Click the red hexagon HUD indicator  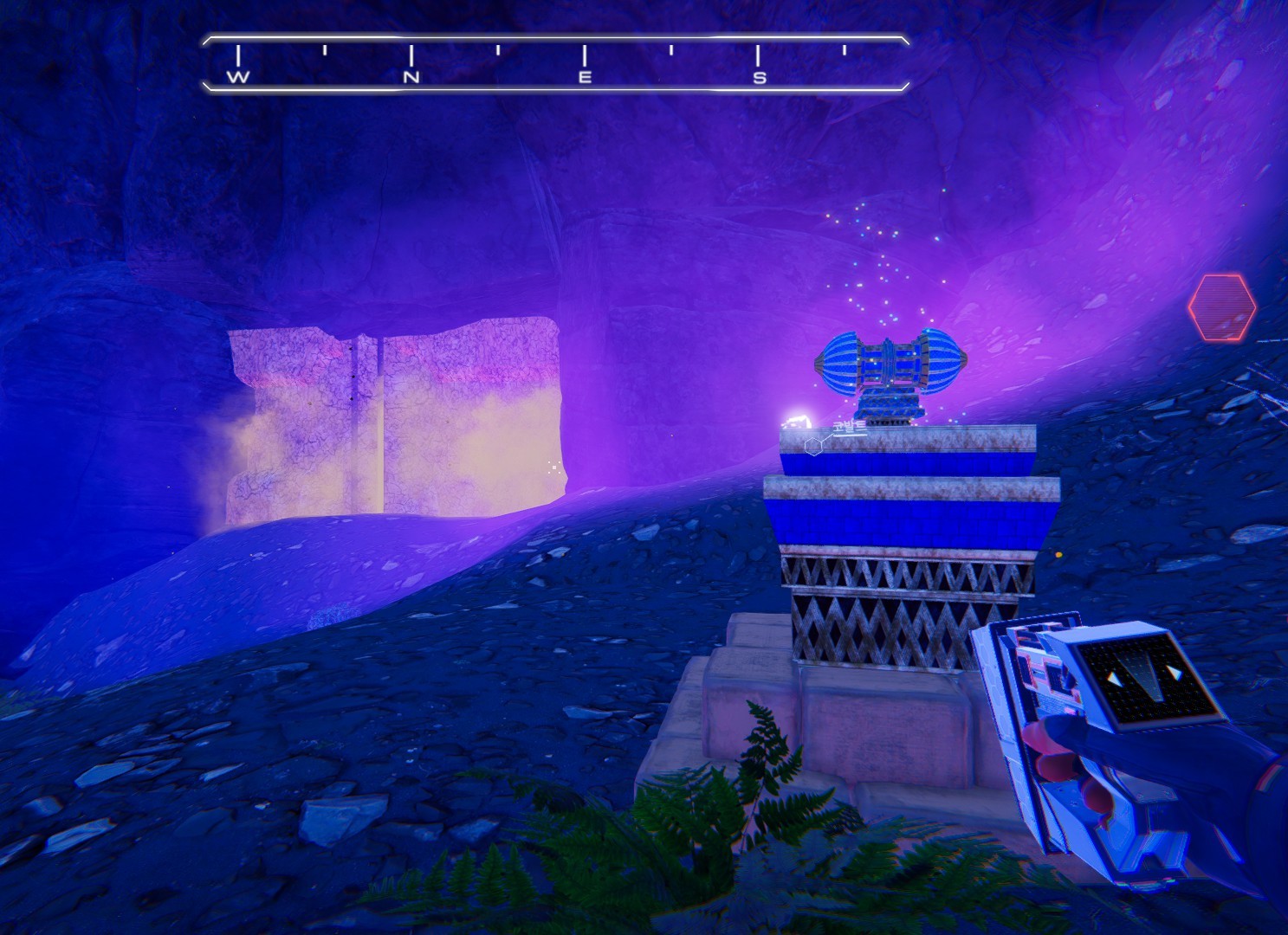(x=1221, y=306)
